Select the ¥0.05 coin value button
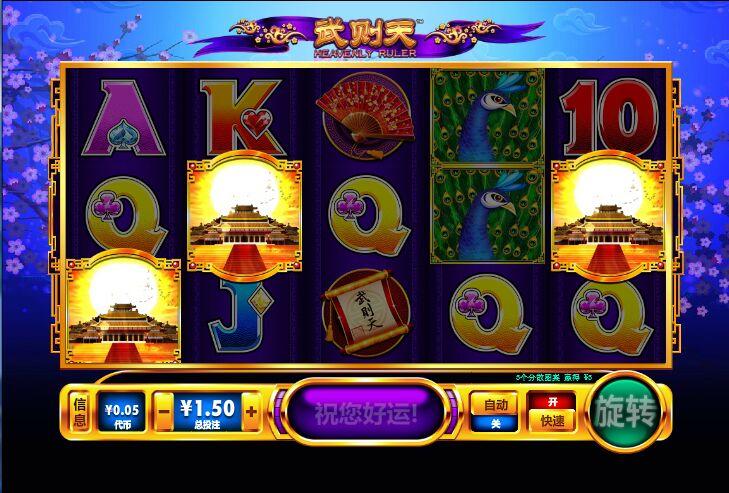Screen dimensions: 729x493 (x=122, y=411)
